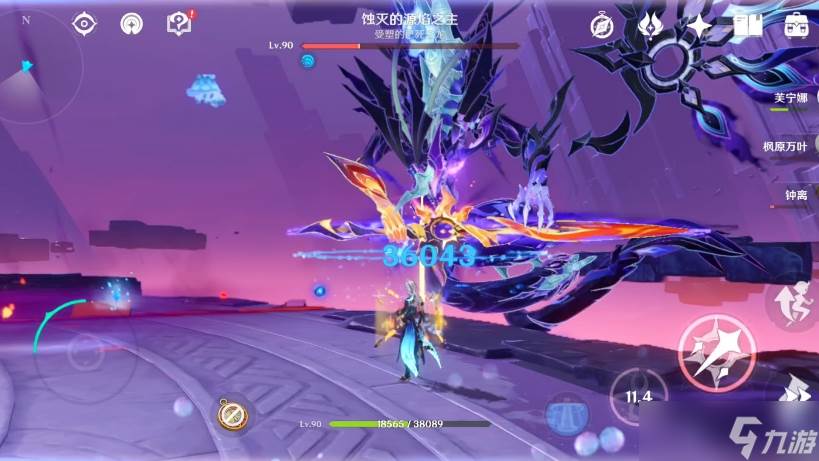Tap the large normal attack button
The height and width of the screenshot is (461, 819).
(712, 350)
